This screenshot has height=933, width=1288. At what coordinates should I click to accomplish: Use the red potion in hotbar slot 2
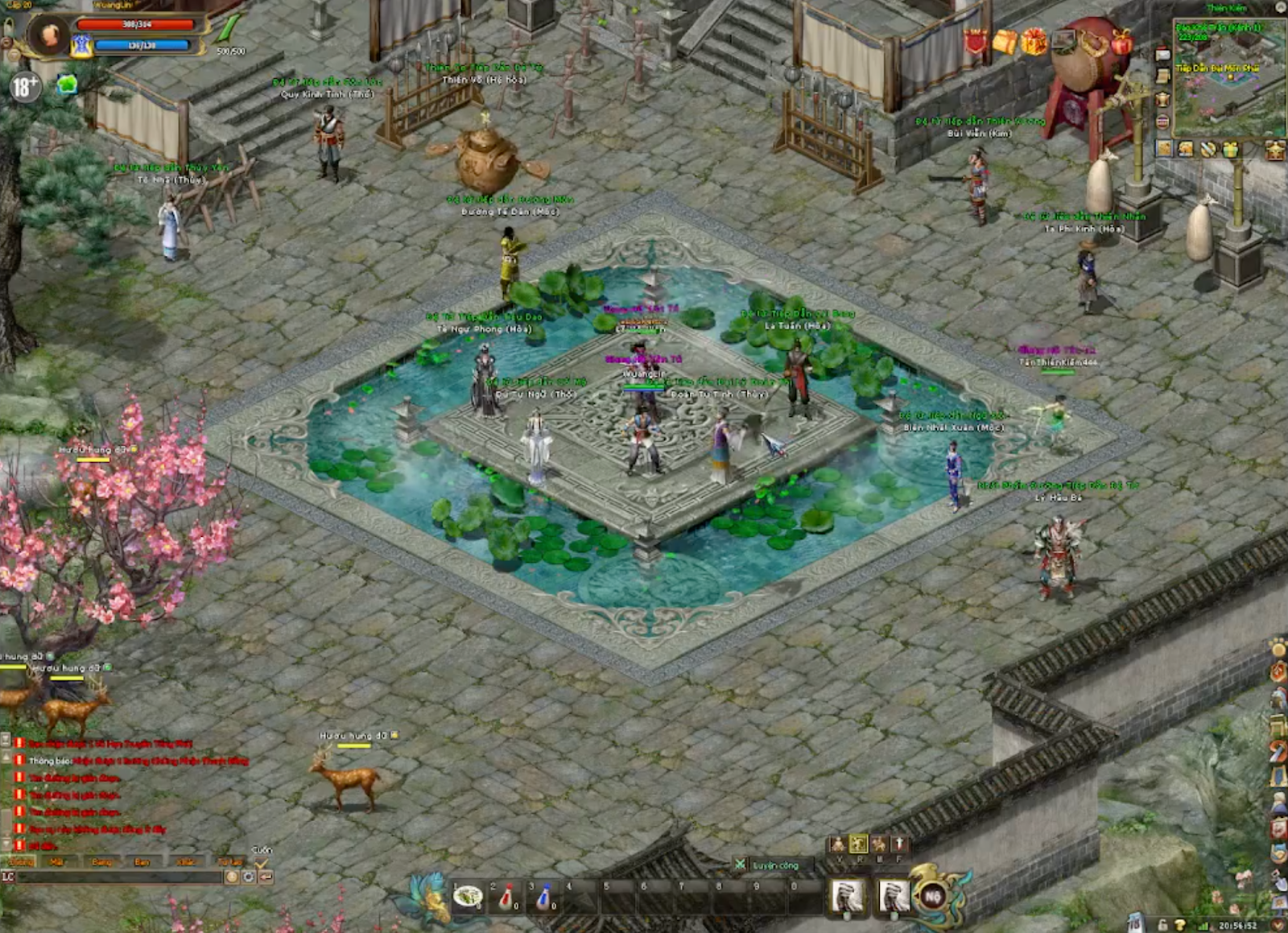coord(507,897)
